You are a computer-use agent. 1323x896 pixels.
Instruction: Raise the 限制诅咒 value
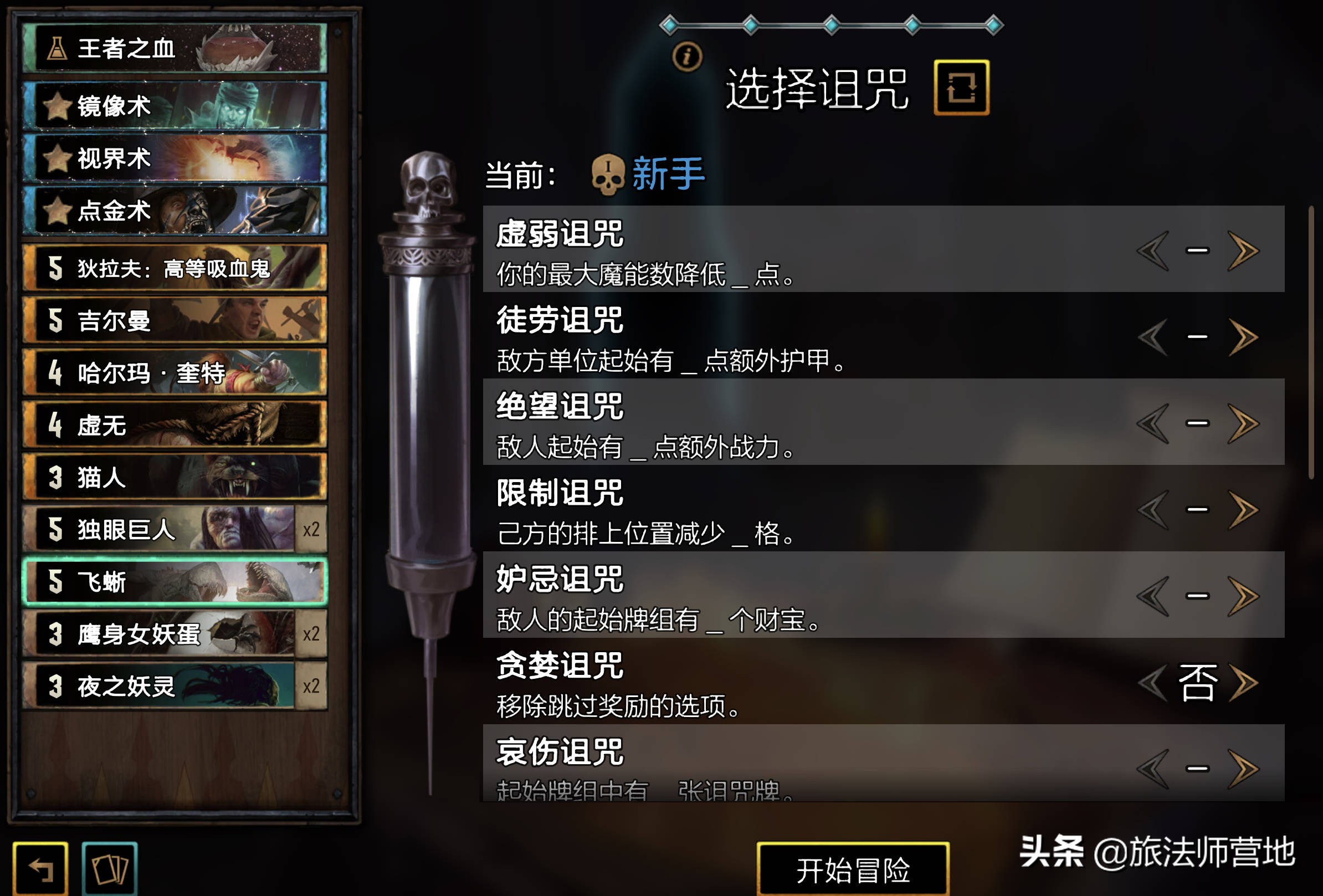1245,509
